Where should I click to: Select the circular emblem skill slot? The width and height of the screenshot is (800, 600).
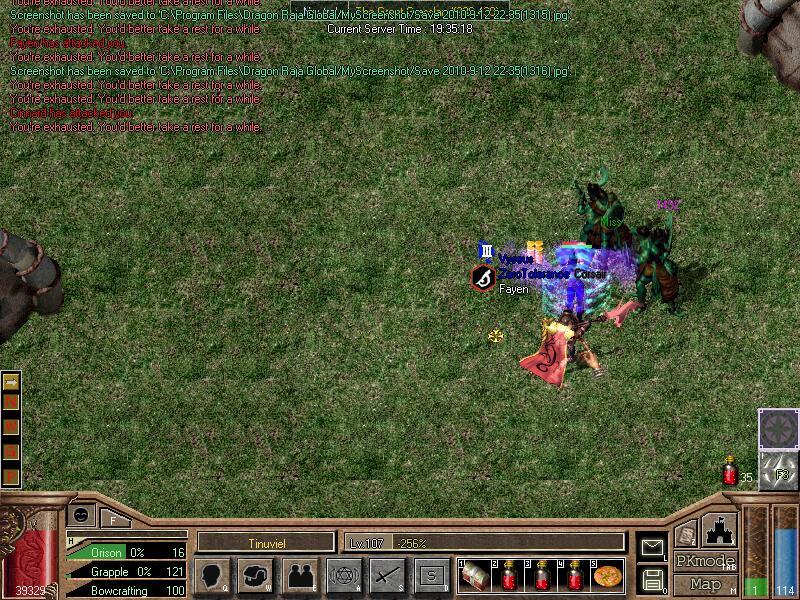coord(777,429)
